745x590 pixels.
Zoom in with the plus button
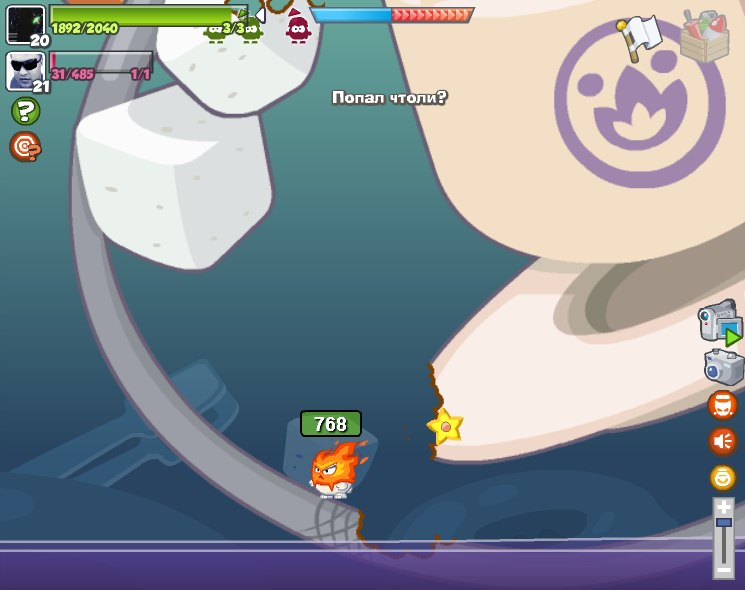coord(723,508)
